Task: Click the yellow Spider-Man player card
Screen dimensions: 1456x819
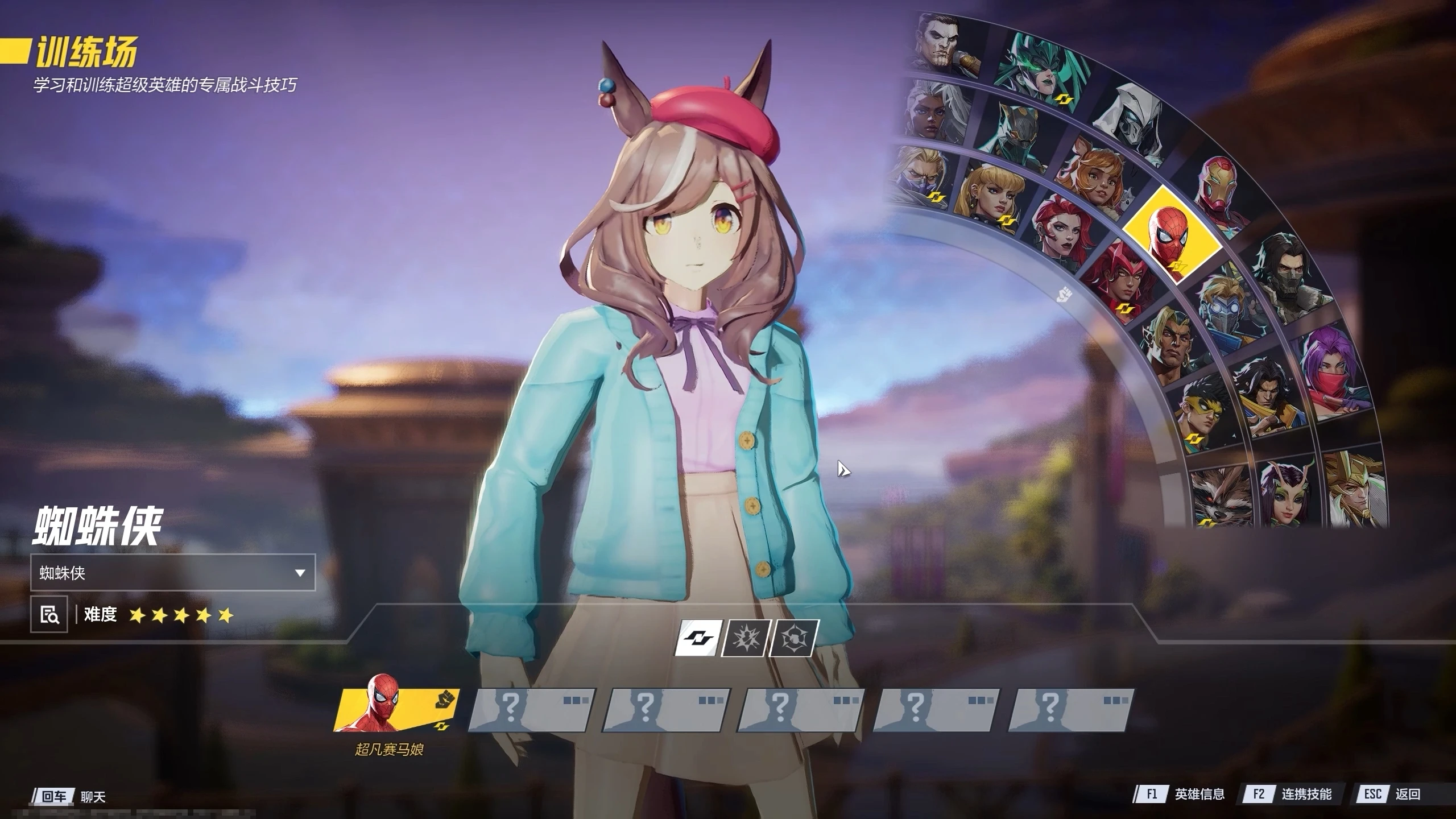Action: 396,710
